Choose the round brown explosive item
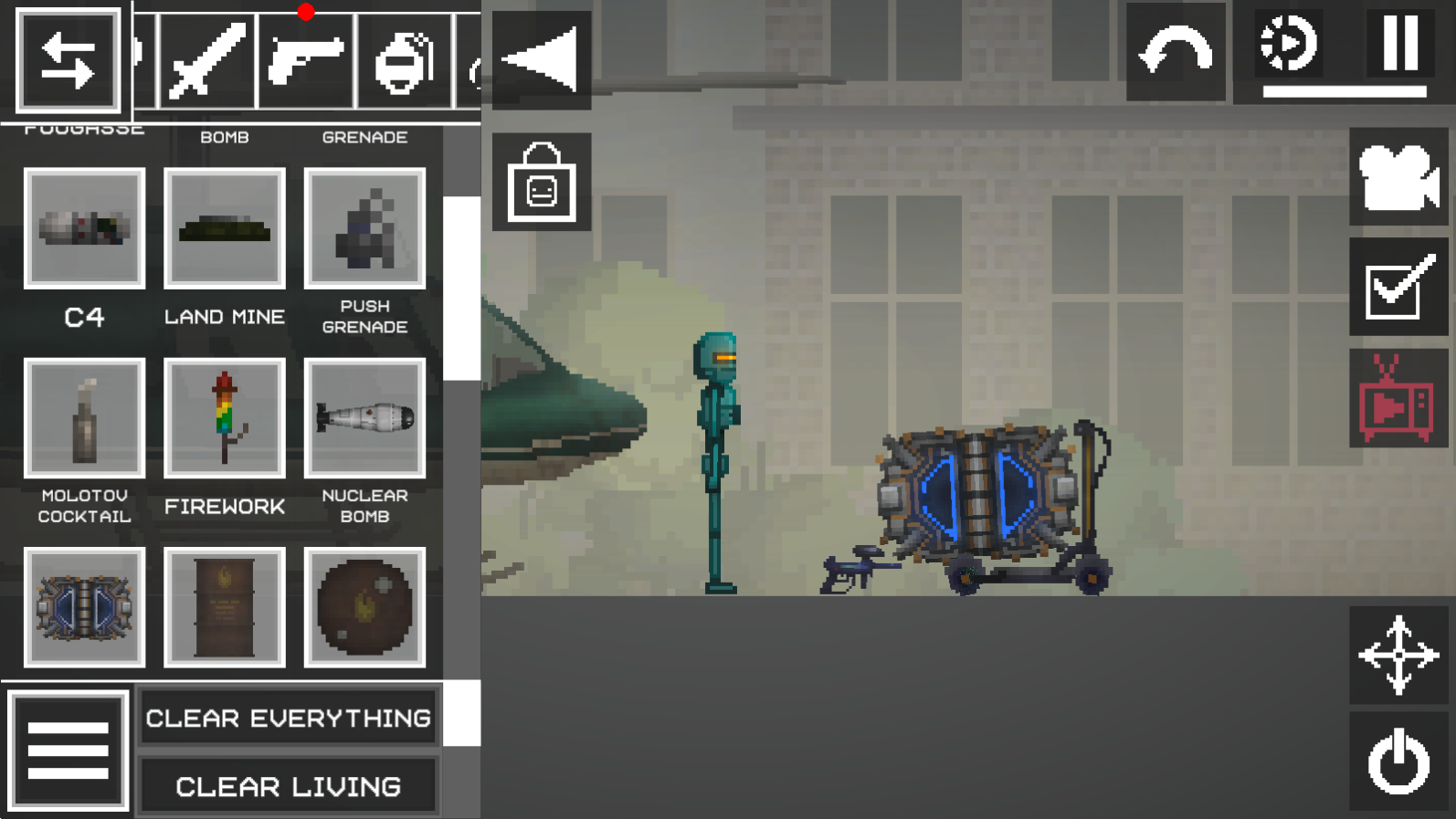Viewport: 1456px width, 819px height. point(364,607)
